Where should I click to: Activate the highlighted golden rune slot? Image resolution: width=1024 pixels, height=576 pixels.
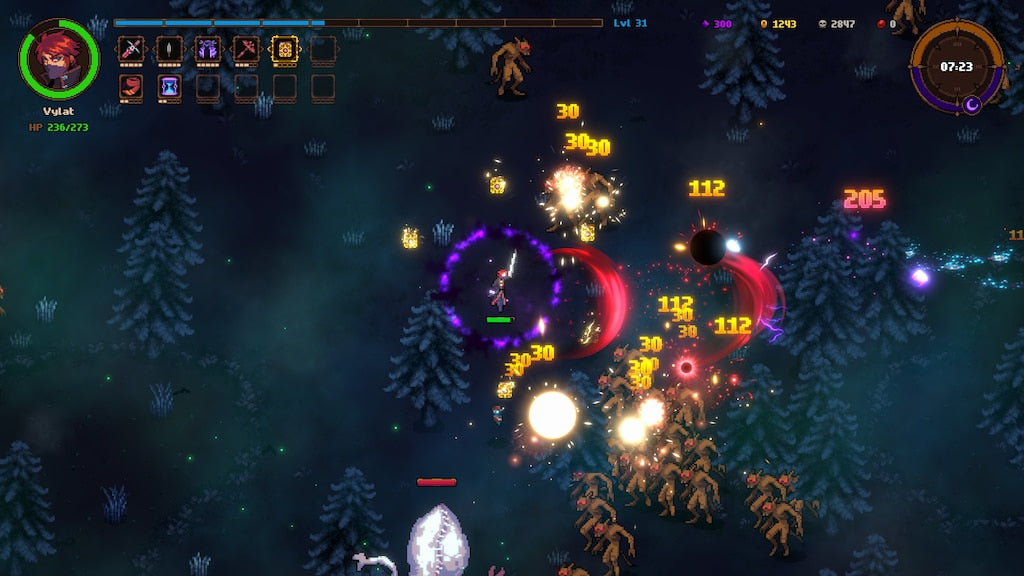click(x=284, y=48)
